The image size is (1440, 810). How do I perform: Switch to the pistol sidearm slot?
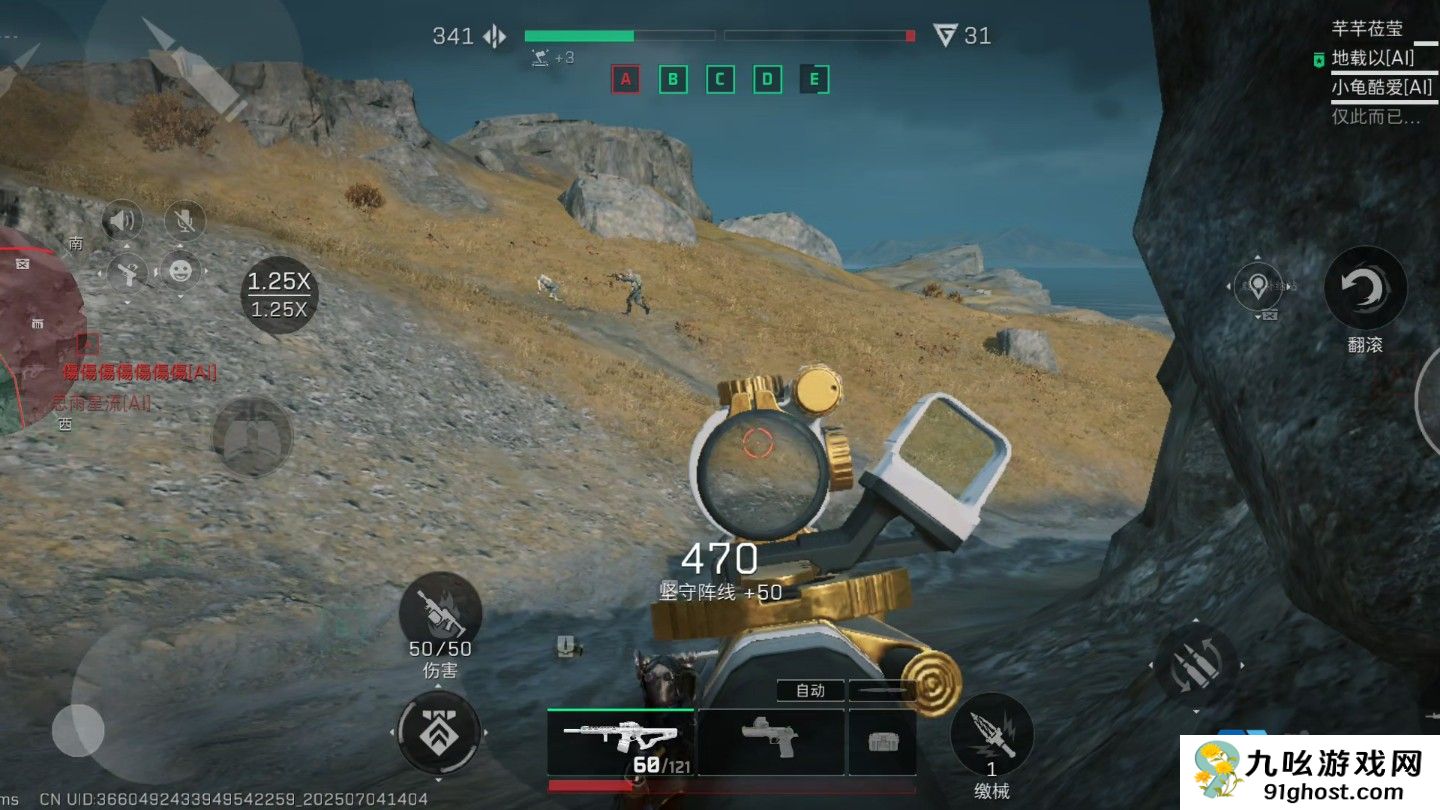(x=771, y=741)
